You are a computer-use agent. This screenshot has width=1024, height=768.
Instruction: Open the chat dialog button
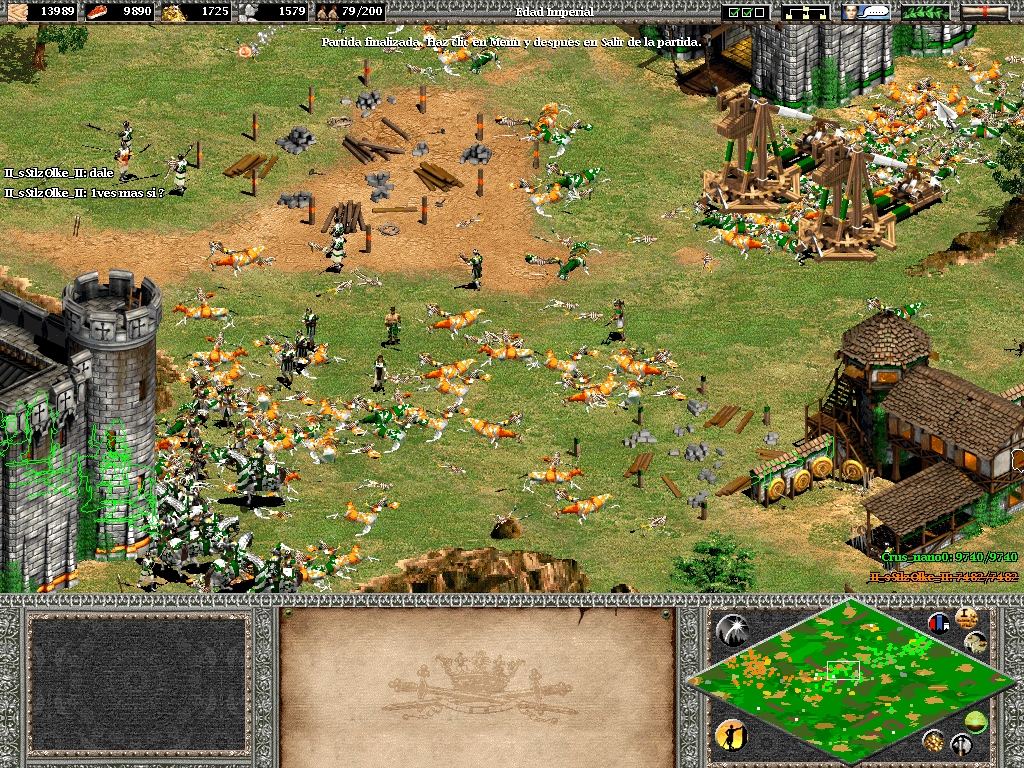(866, 12)
